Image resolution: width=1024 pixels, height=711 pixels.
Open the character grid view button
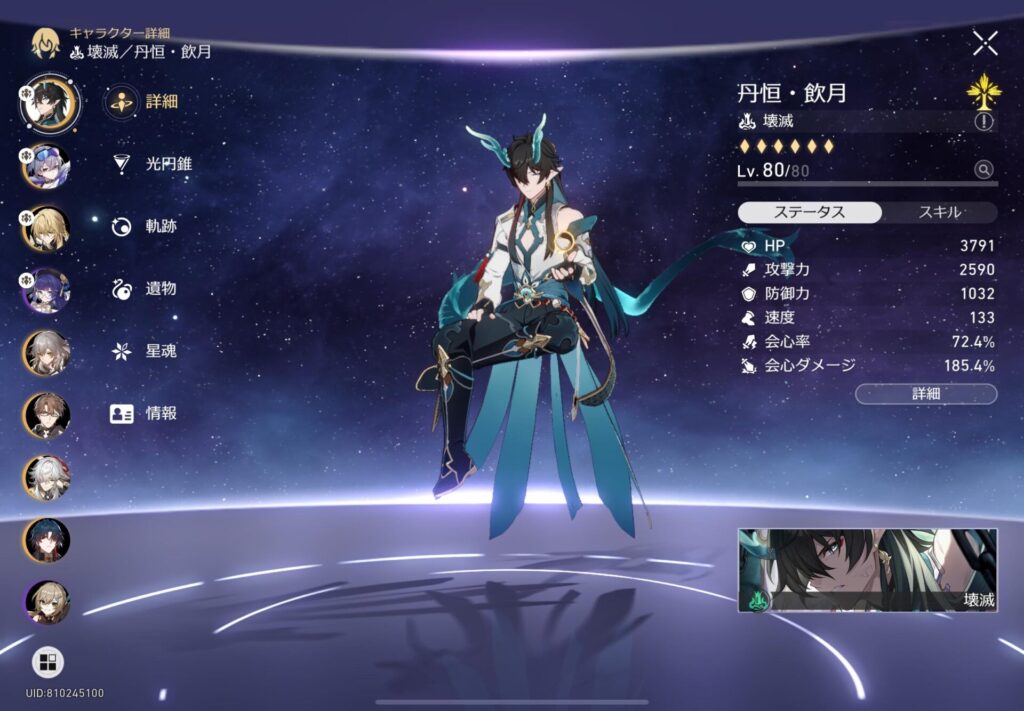point(47,662)
